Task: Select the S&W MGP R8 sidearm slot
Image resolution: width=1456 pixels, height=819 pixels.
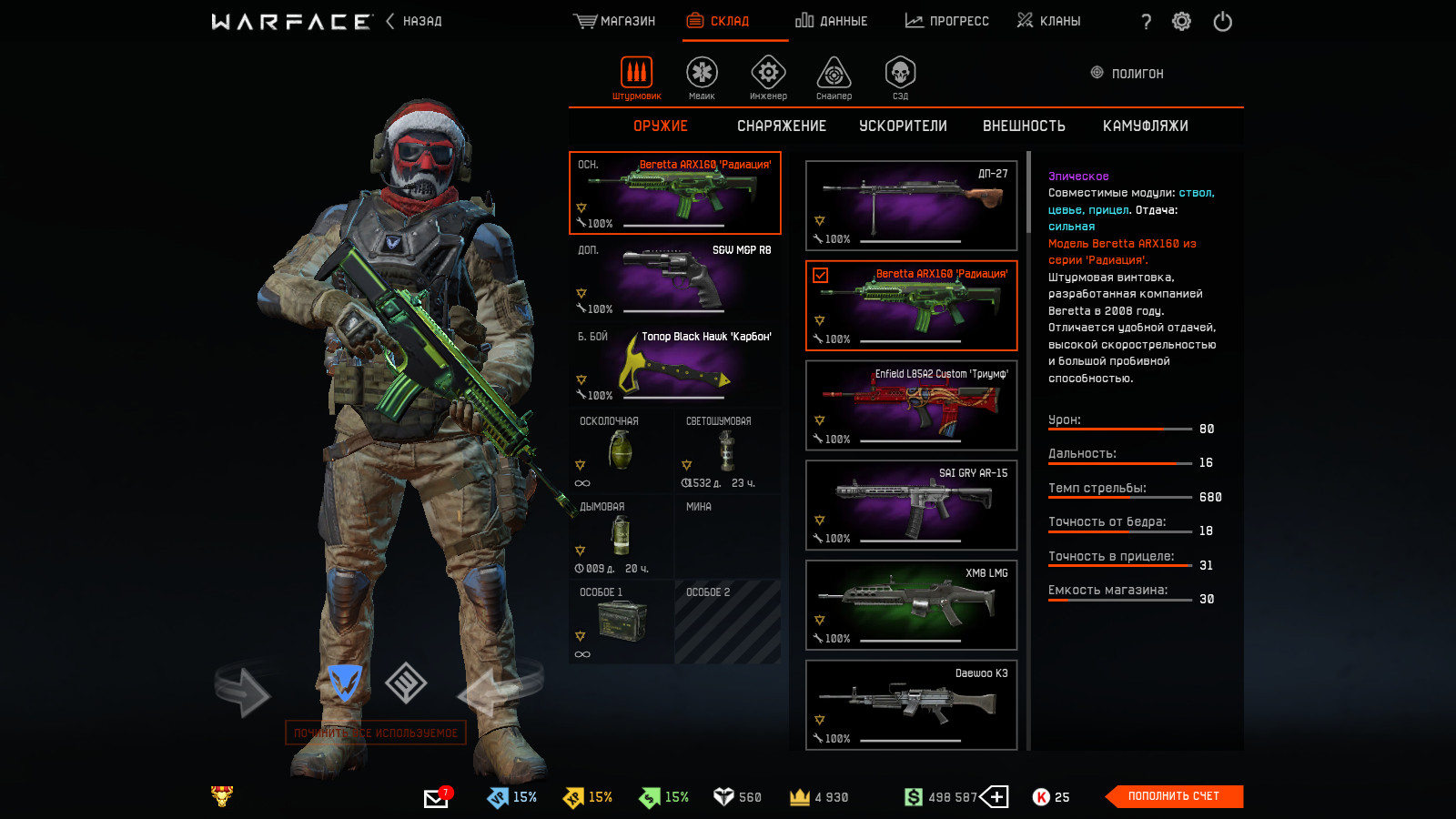Action: click(x=674, y=278)
